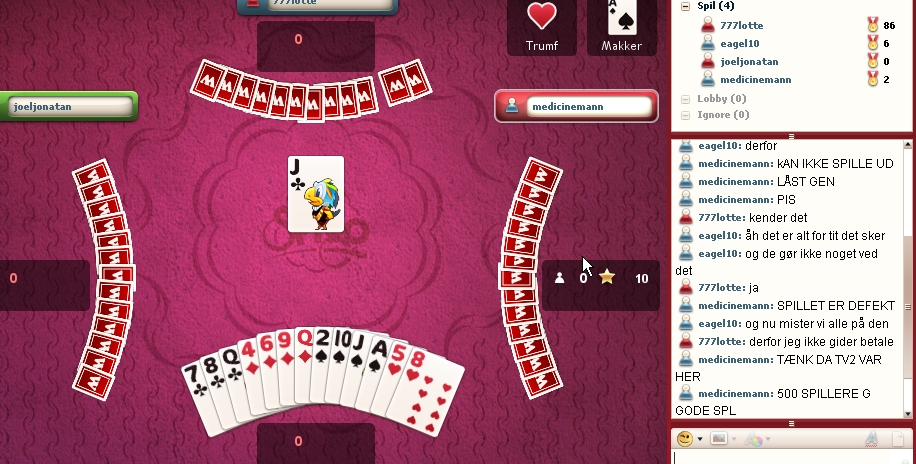916x464 pixels.
Task: Pick the 9 of diamonds from hand
Action: click(x=284, y=348)
